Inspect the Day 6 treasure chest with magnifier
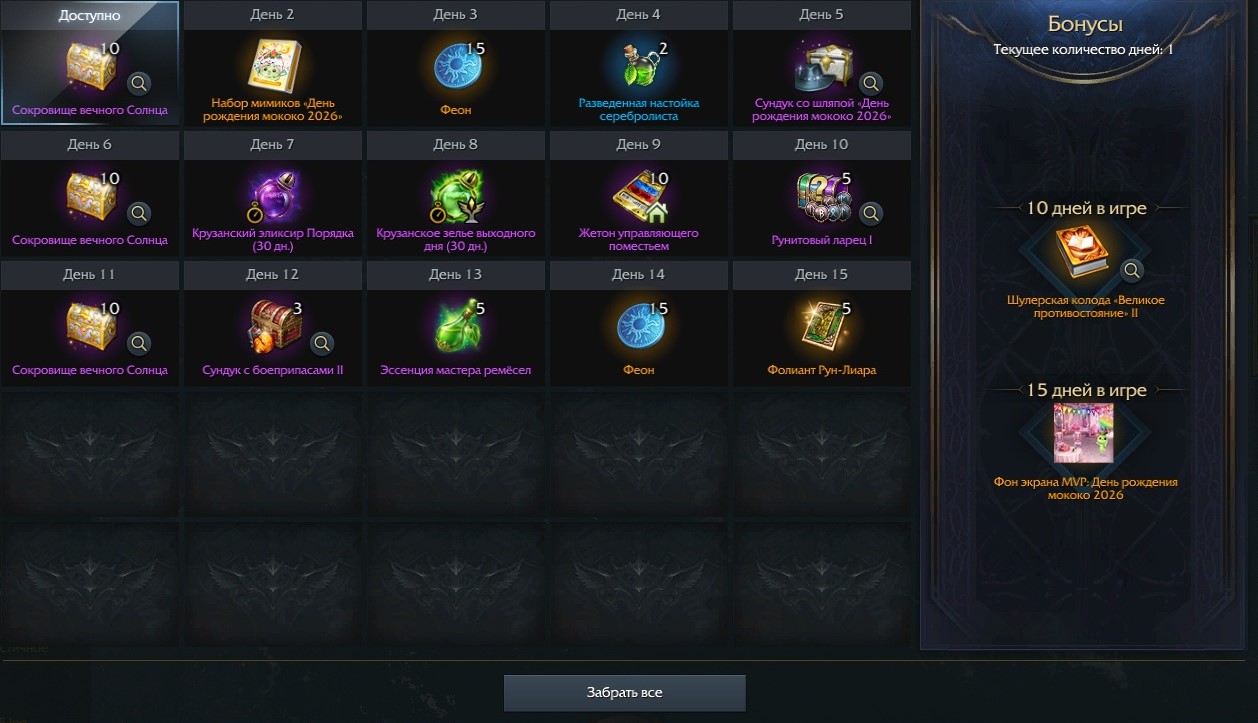 [139, 213]
